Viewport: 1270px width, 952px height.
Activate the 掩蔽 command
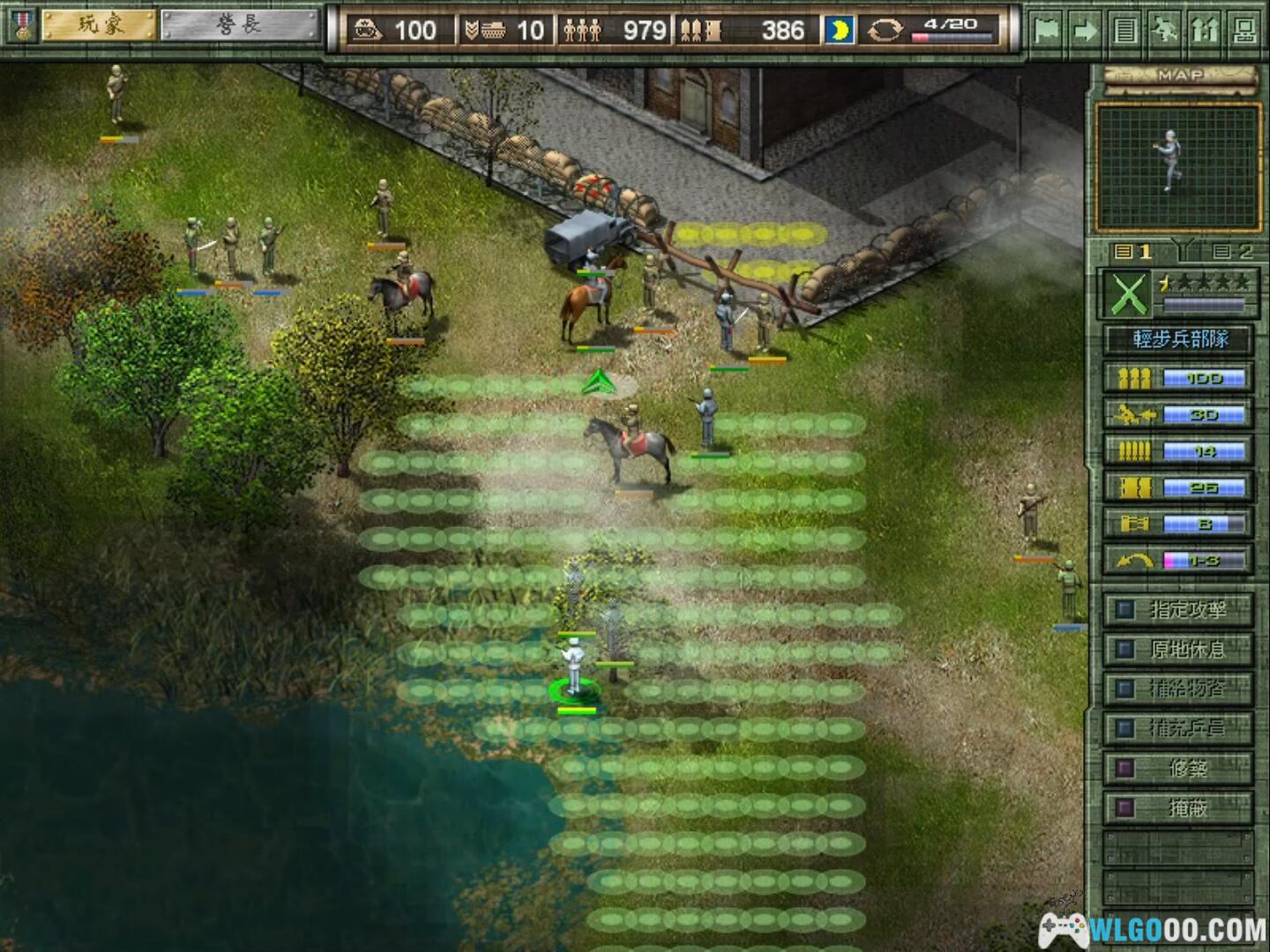pos(1178,807)
